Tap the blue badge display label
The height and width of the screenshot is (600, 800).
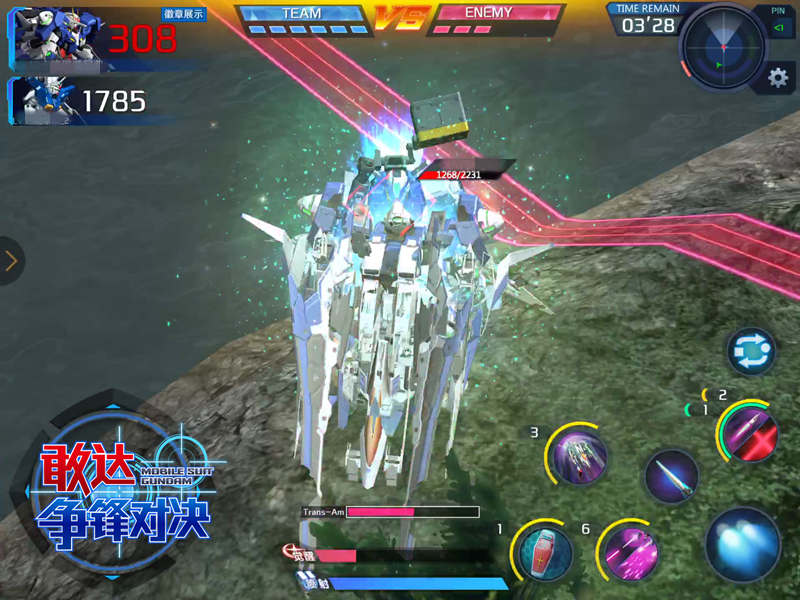point(184,14)
